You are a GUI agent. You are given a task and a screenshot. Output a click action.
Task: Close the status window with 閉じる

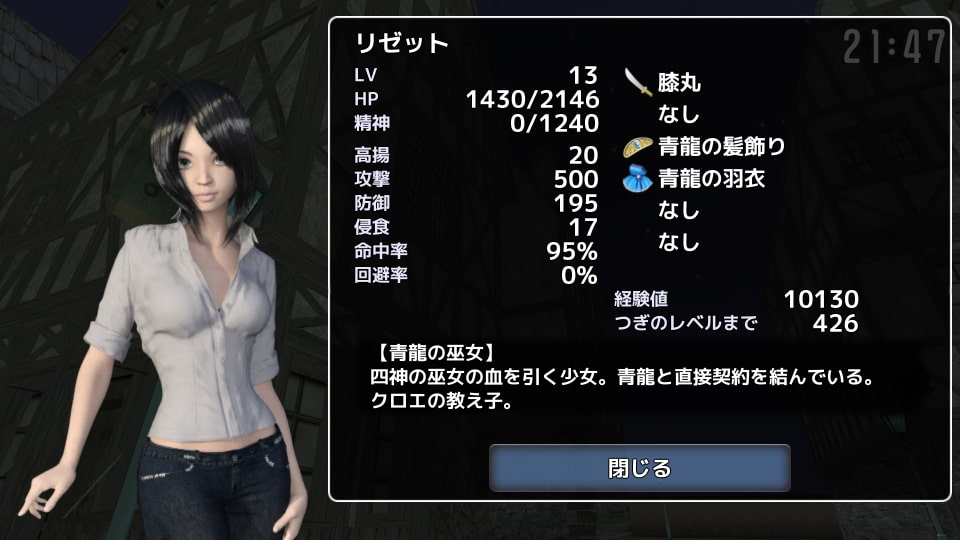point(639,468)
